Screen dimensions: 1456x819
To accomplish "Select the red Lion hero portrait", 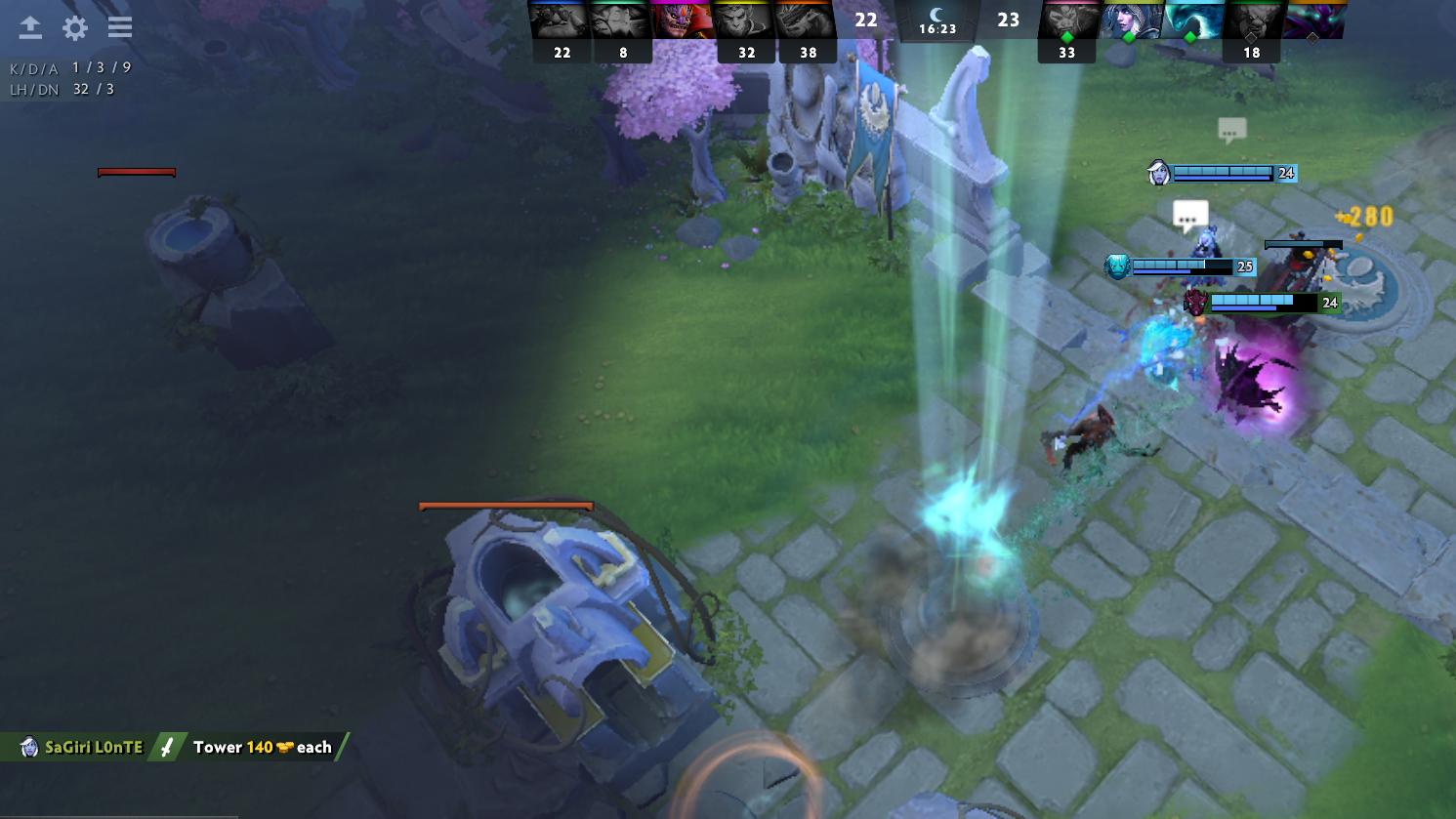I will (683, 20).
